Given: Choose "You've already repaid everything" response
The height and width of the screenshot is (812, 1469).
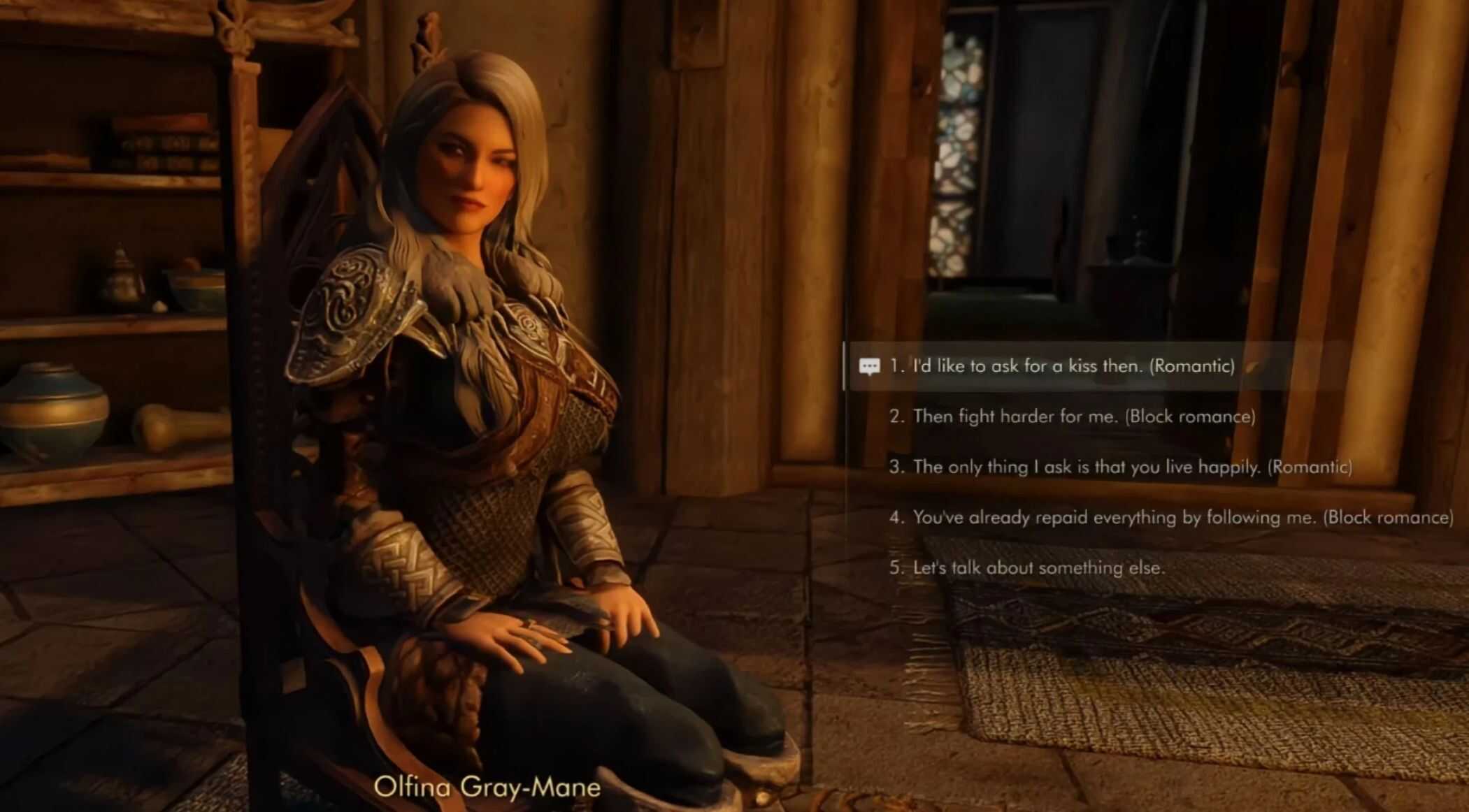Looking at the screenshot, I should point(1171,517).
